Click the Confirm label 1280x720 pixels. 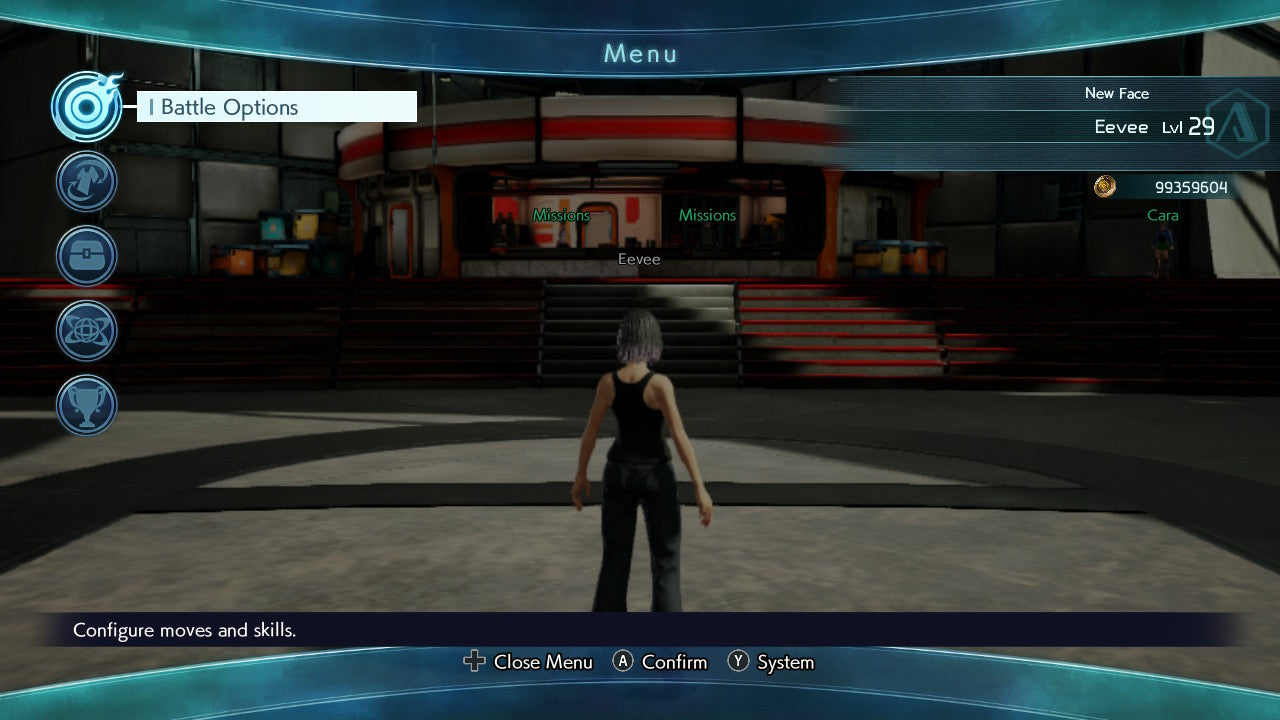(673, 662)
